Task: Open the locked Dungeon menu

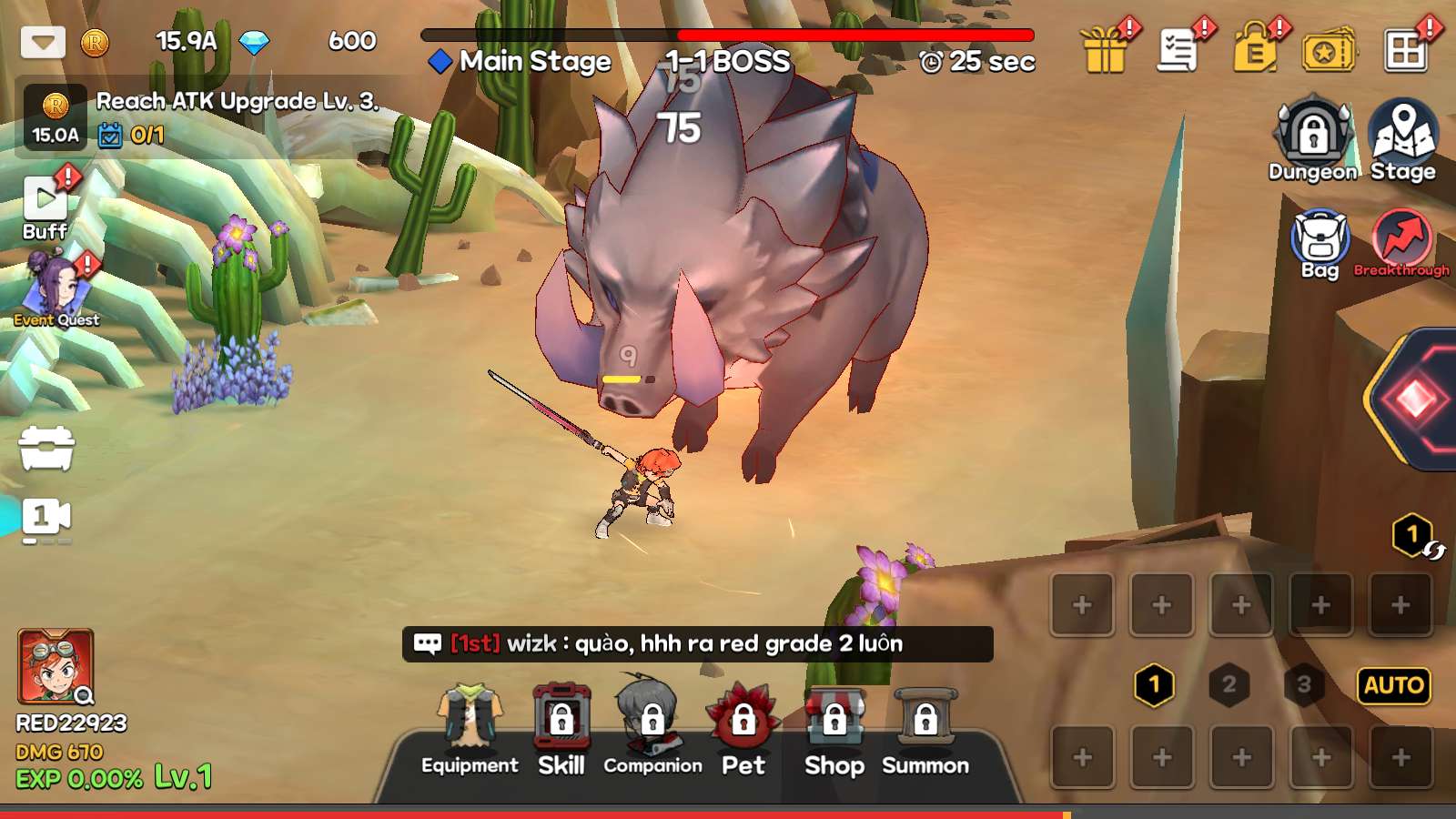Action: (x=1312, y=141)
